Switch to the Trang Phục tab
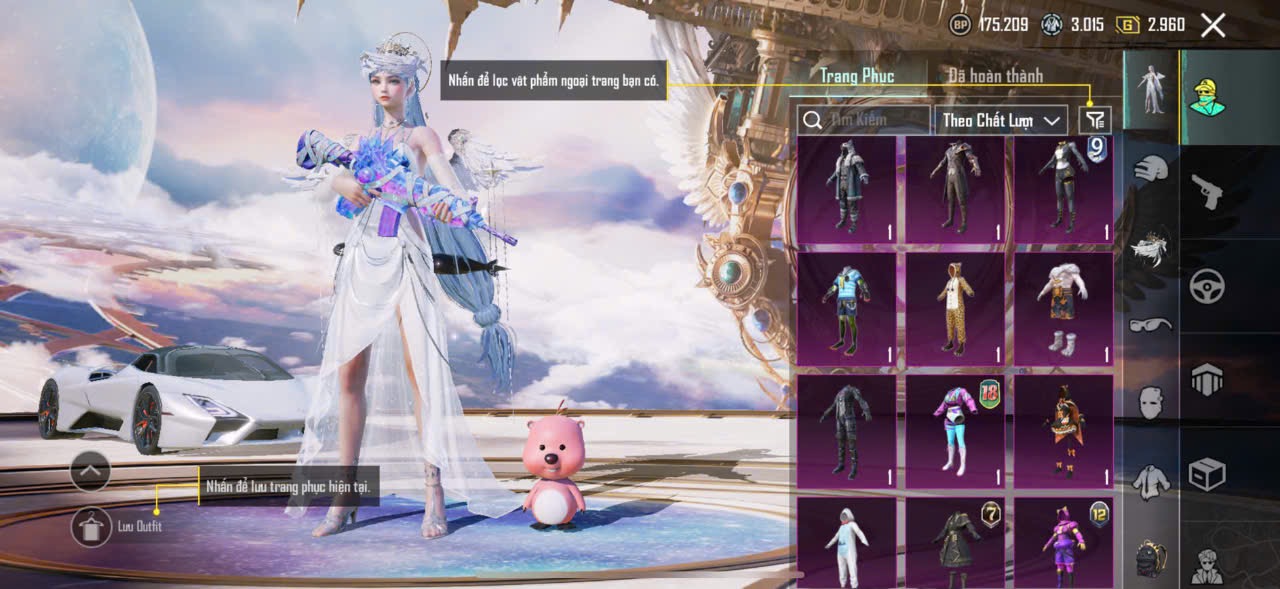Image resolution: width=1280 pixels, height=589 pixels. (857, 76)
